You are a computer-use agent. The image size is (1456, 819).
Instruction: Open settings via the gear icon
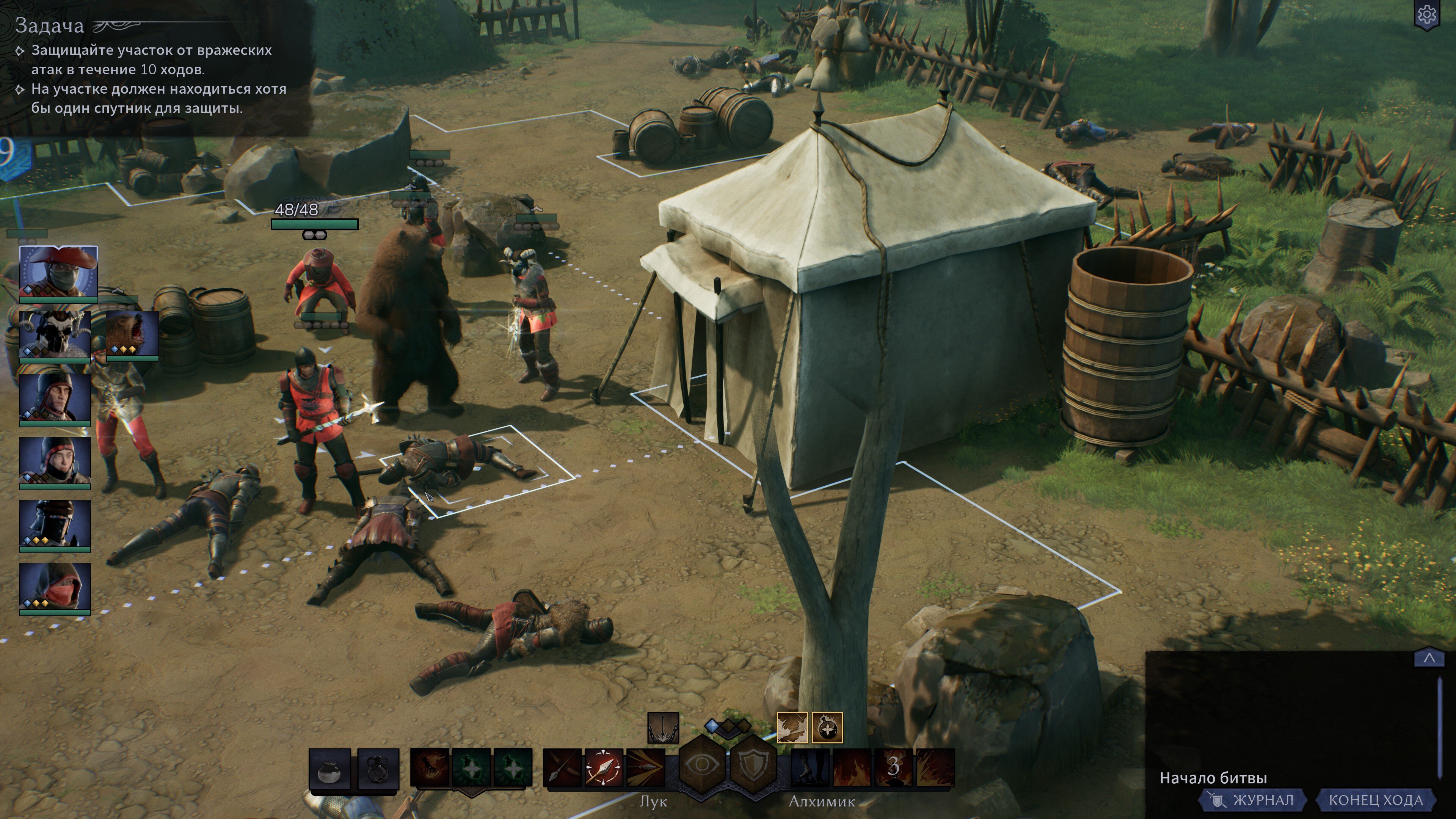(1426, 15)
